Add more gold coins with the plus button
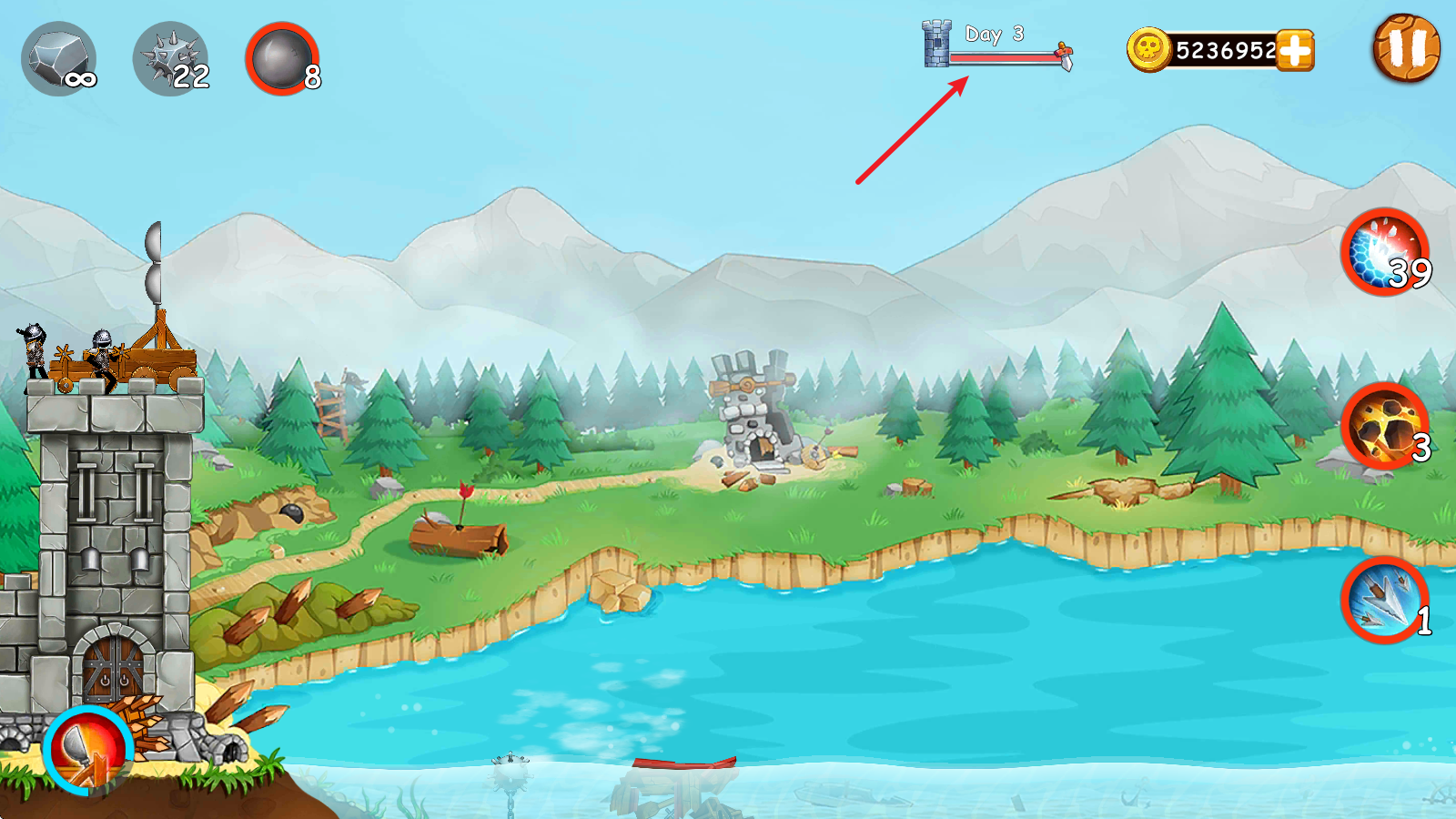This screenshot has height=819, width=1456. [1295, 50]
